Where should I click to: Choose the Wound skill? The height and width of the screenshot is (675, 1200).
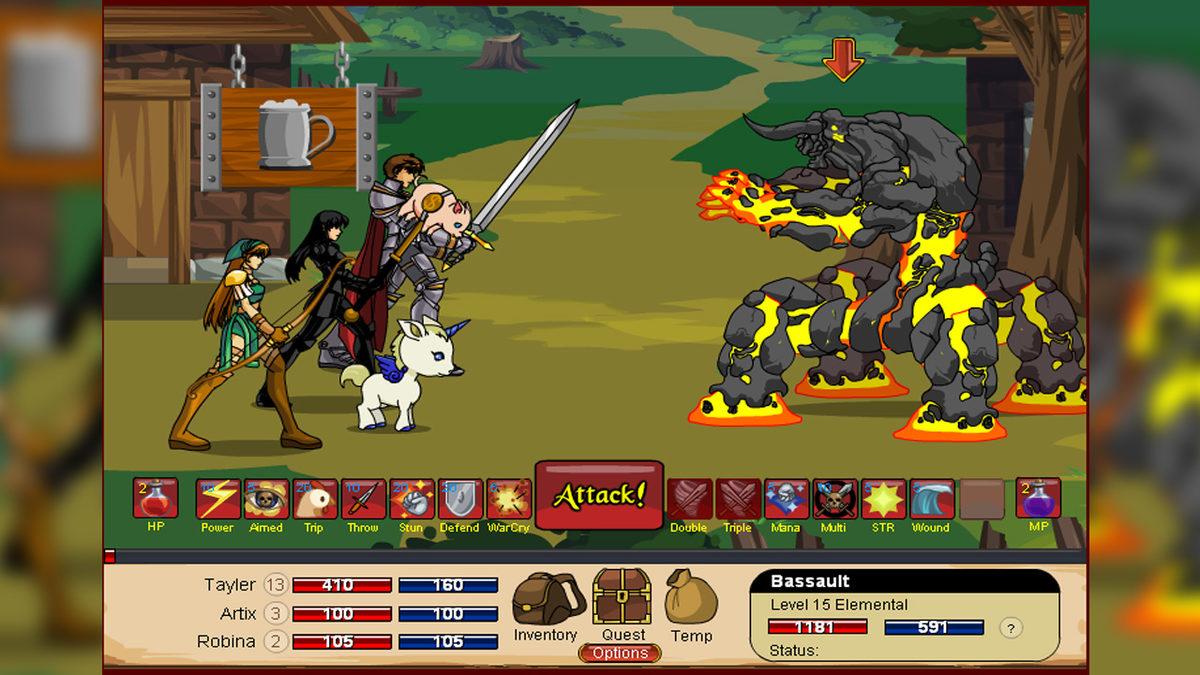(931, 499)
